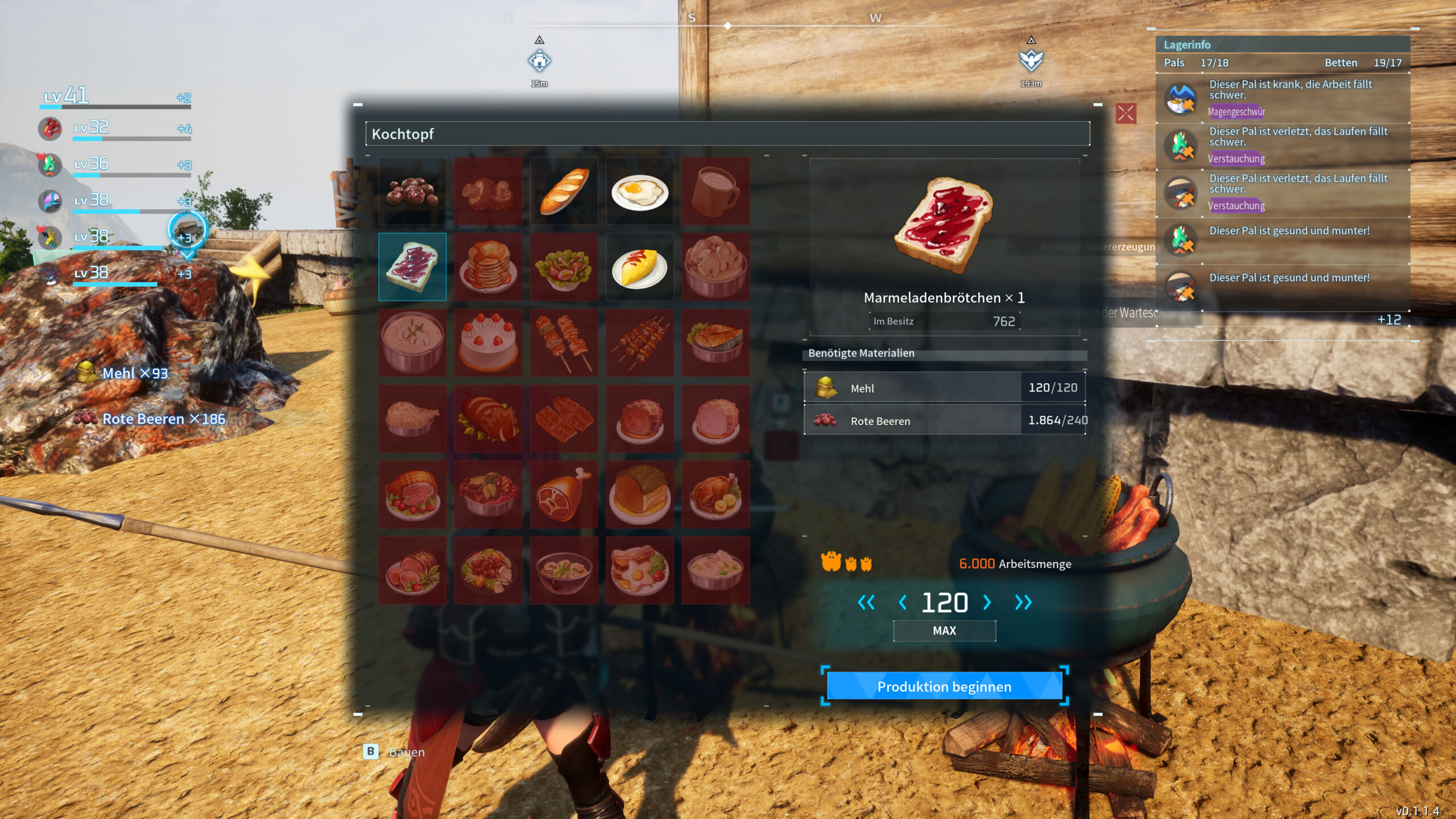Select the omelette recipe
The image size is (1456, 819).
click(x=640, y=267)
